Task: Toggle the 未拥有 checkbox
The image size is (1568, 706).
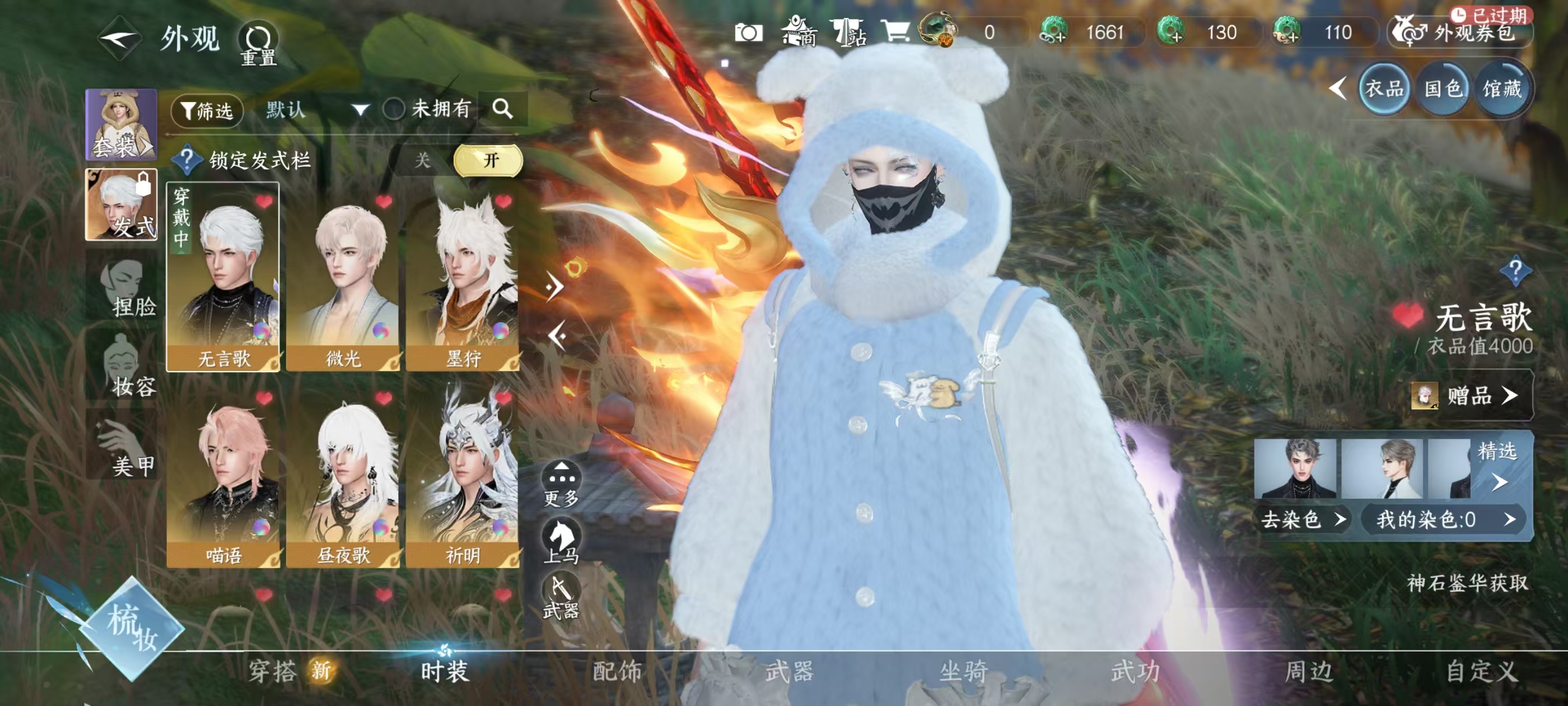Action: 394,110
